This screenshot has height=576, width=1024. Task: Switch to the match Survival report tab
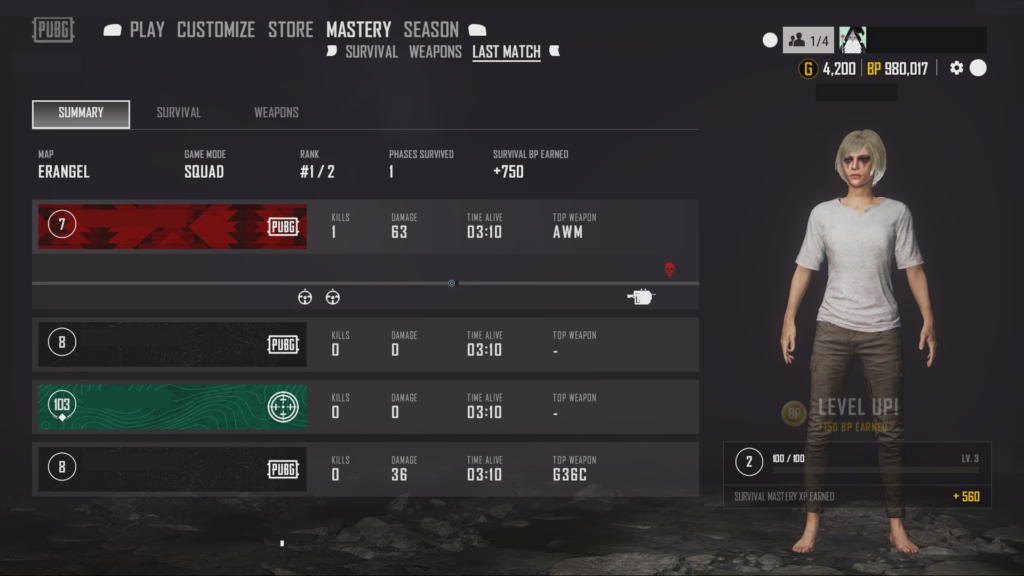point(179,113)
